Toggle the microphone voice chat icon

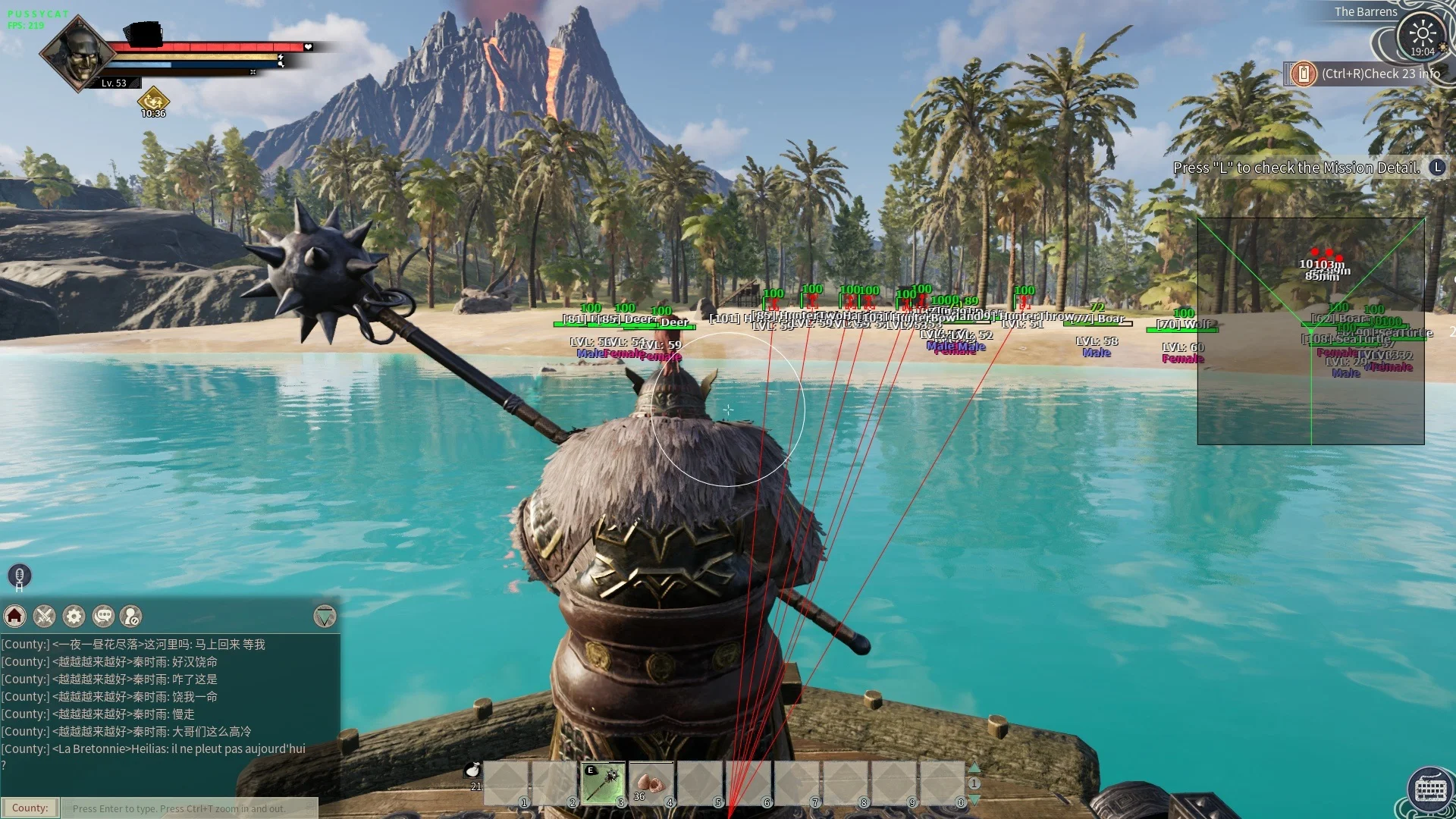coord(20,575)
